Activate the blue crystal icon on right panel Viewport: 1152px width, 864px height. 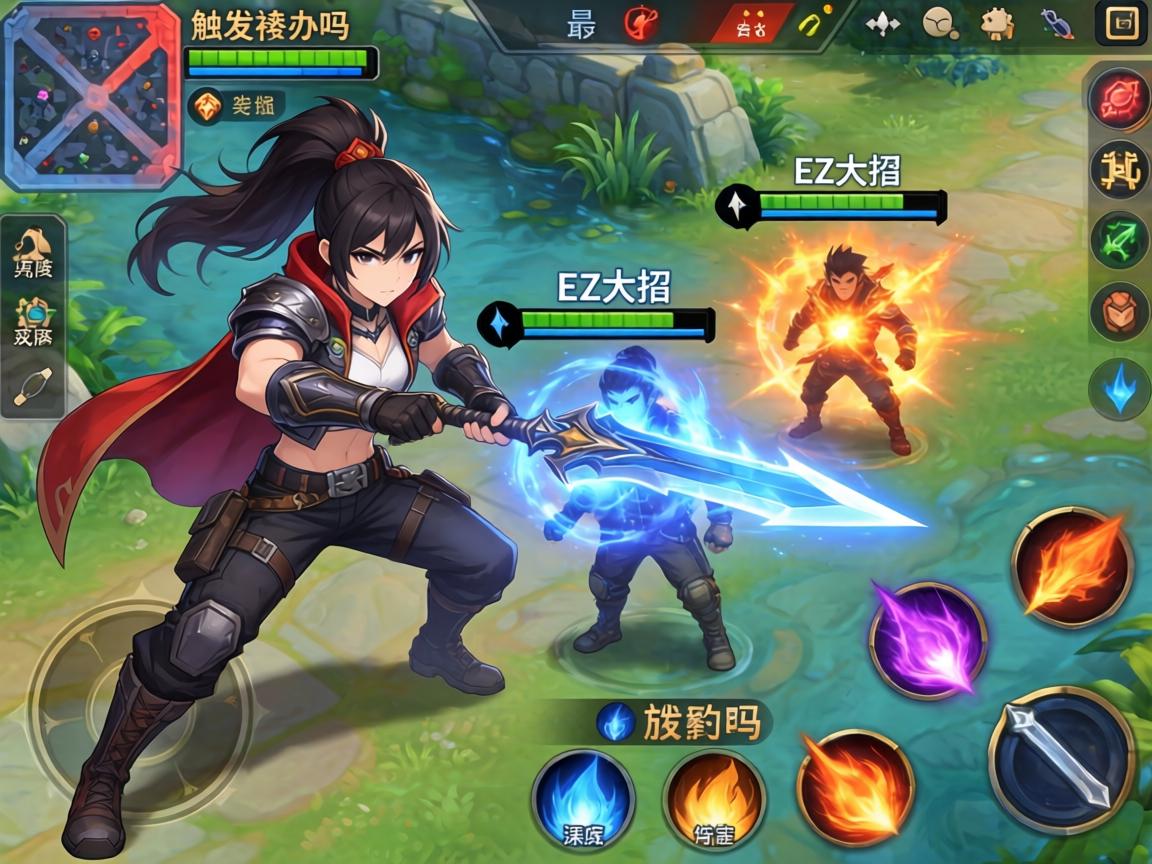1119,388
